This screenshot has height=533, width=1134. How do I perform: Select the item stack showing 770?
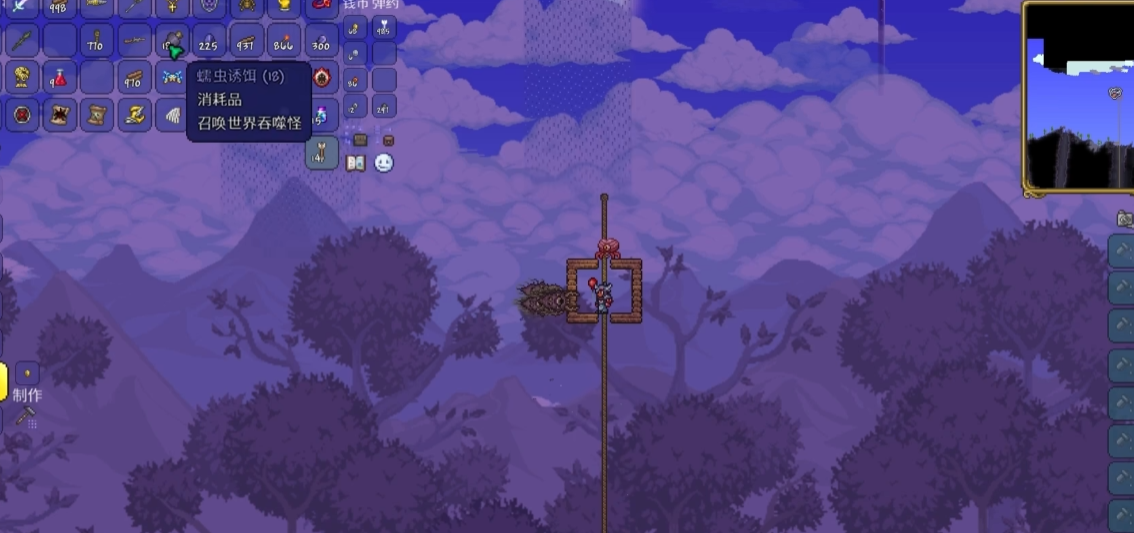coord(96,42)
